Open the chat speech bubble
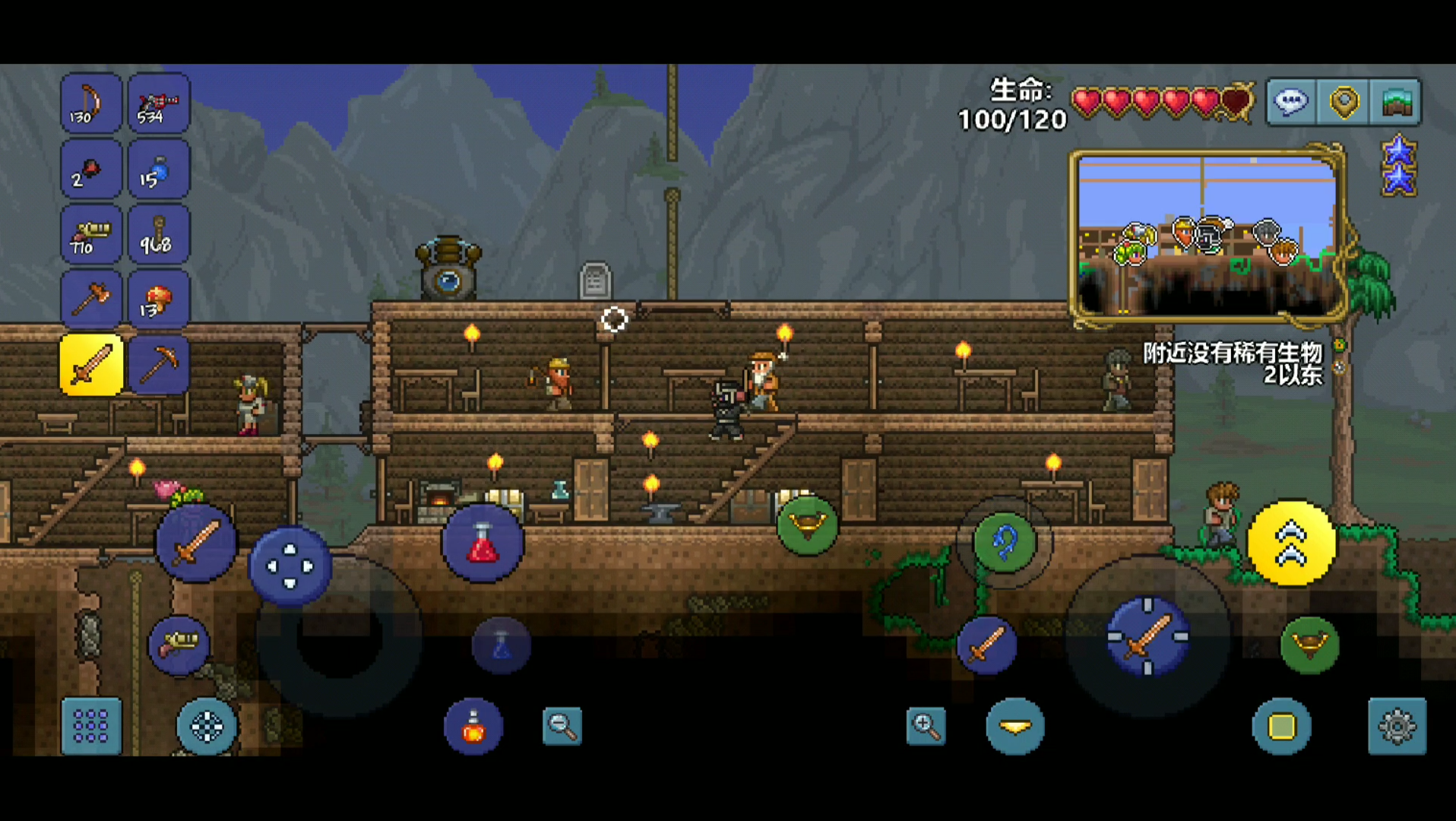The width and height of the screenshot is (1456, 821). [x=1291, y=102]
